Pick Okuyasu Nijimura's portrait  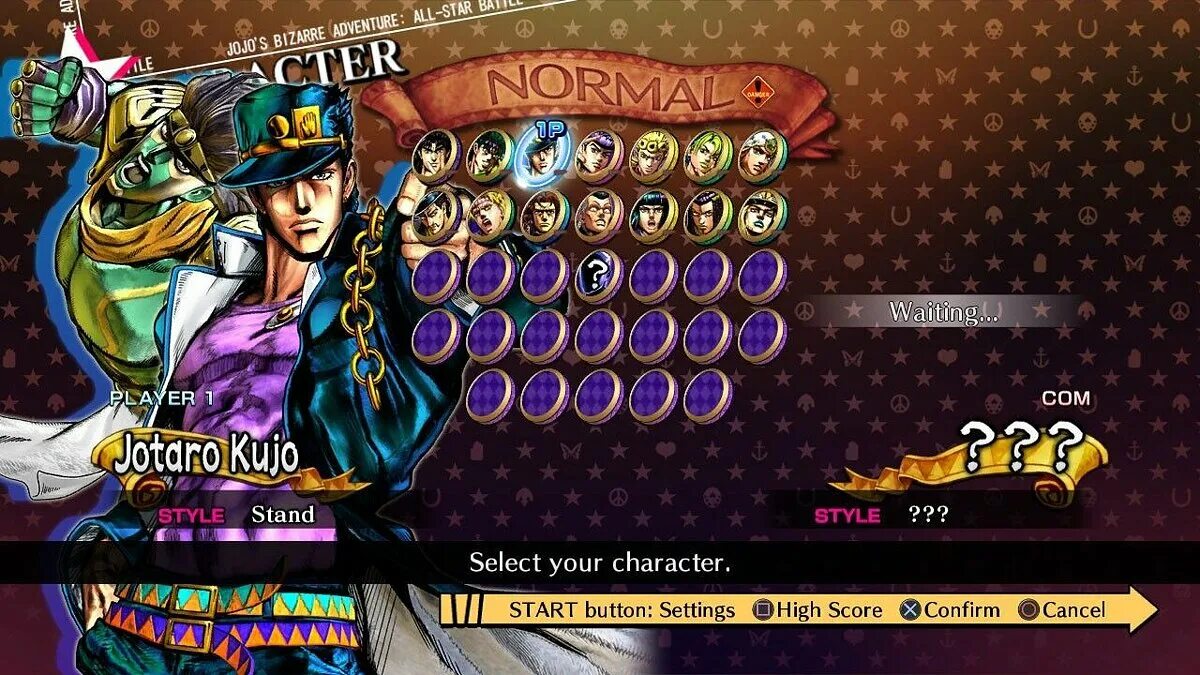(599, 215)
